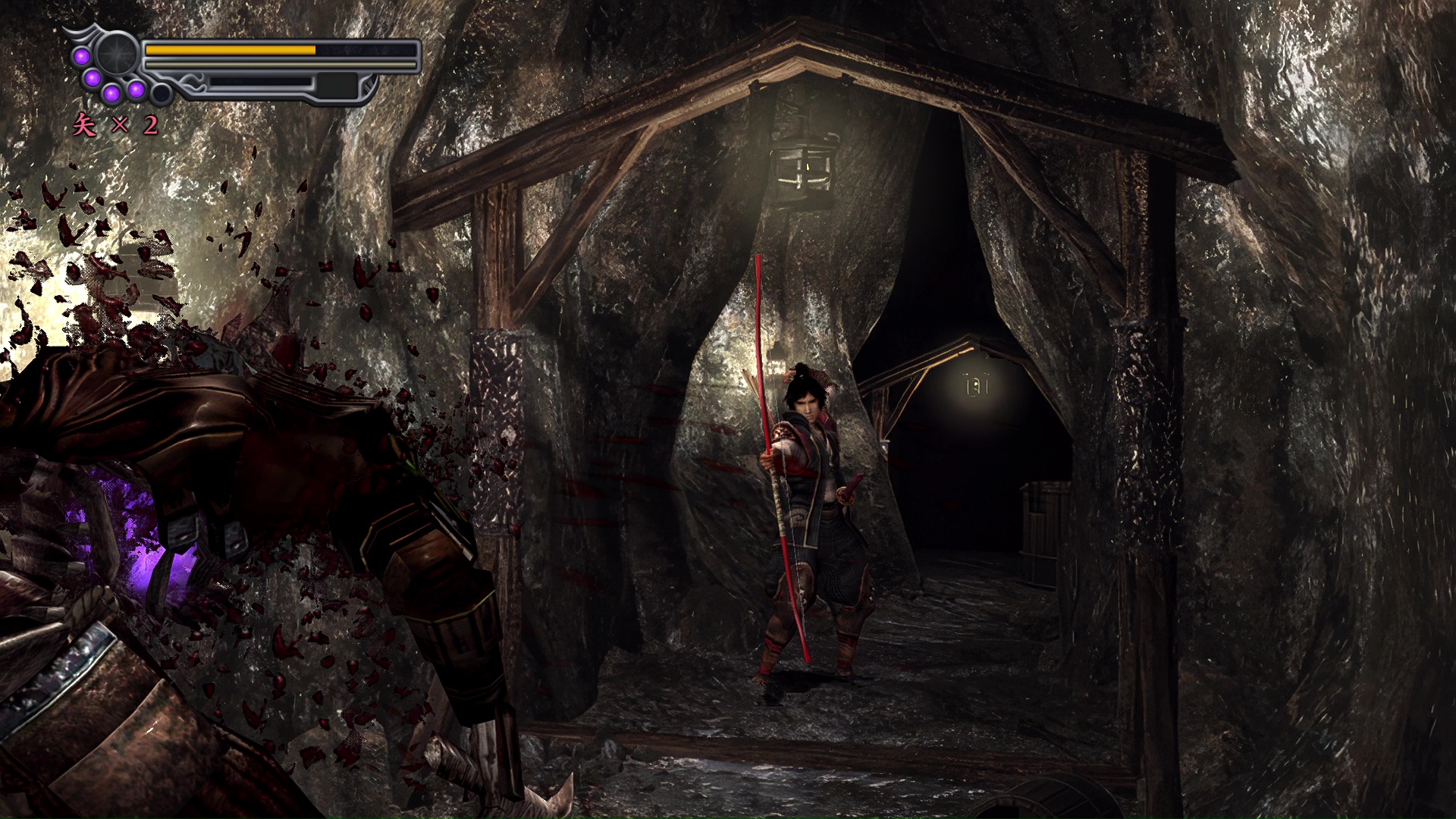Click the round emblem beside the health bar
The image size is (1456, 819).
(118, 53)
